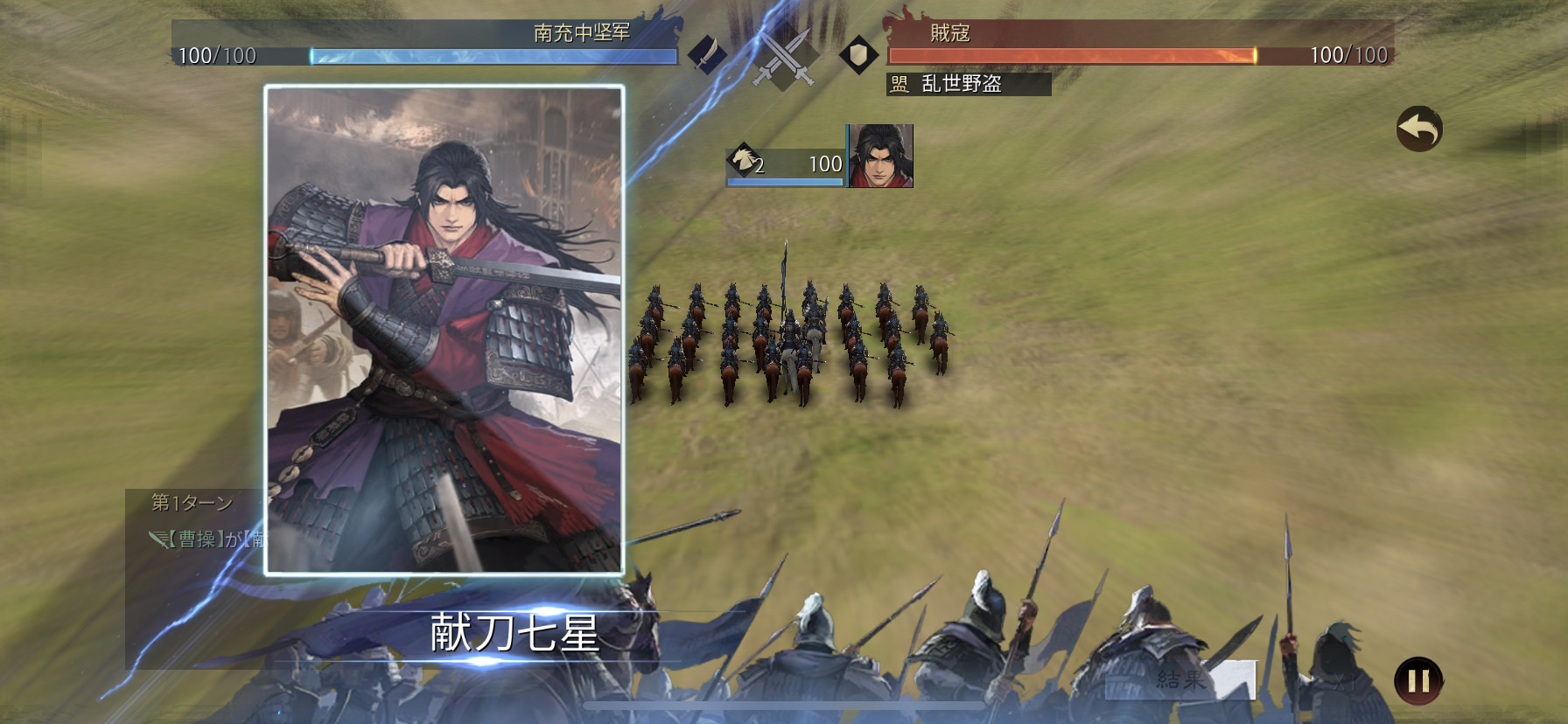Open the turn 1 battle log

[192, 503]
